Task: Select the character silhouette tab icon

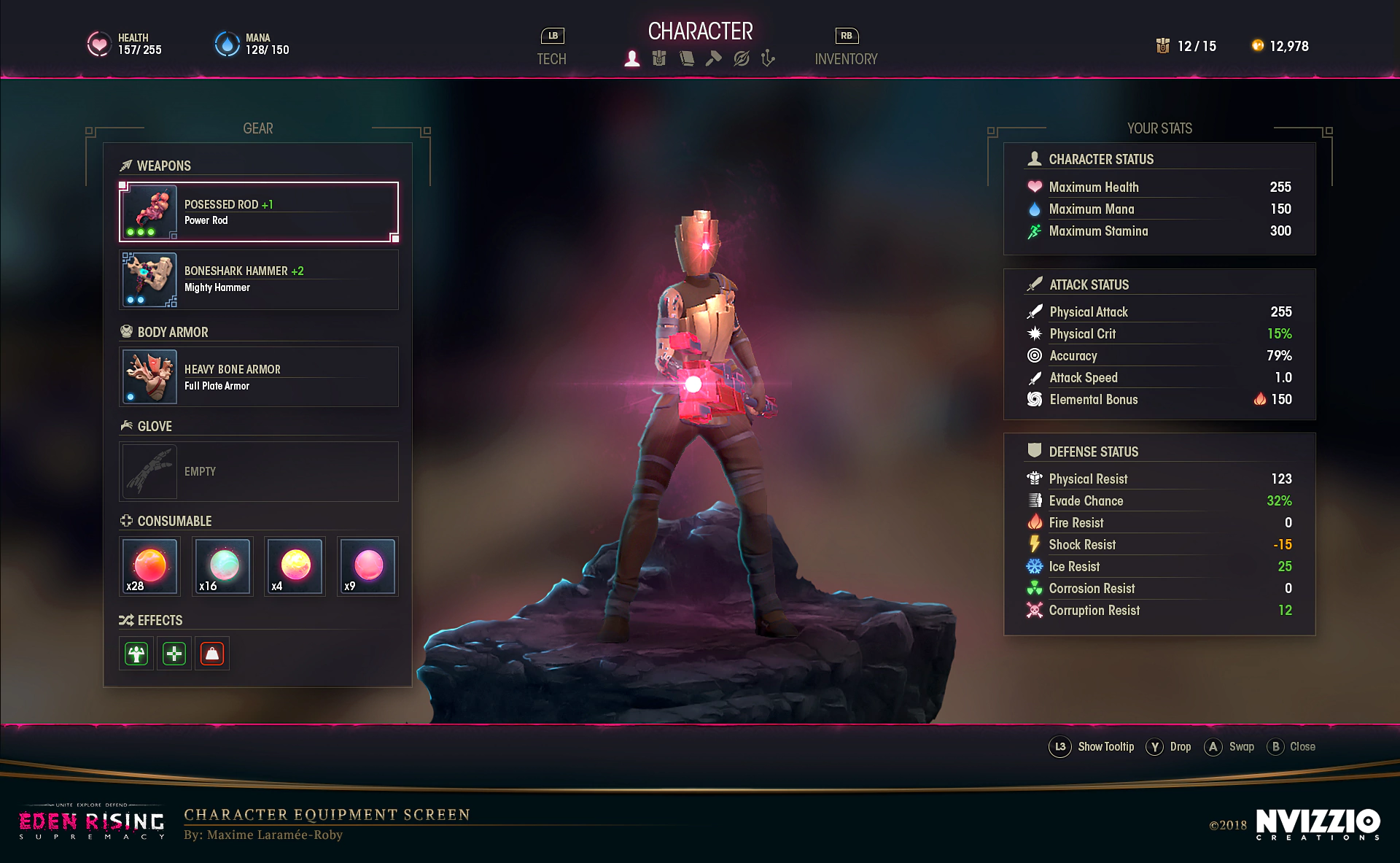Action: [x=632, y=58]
